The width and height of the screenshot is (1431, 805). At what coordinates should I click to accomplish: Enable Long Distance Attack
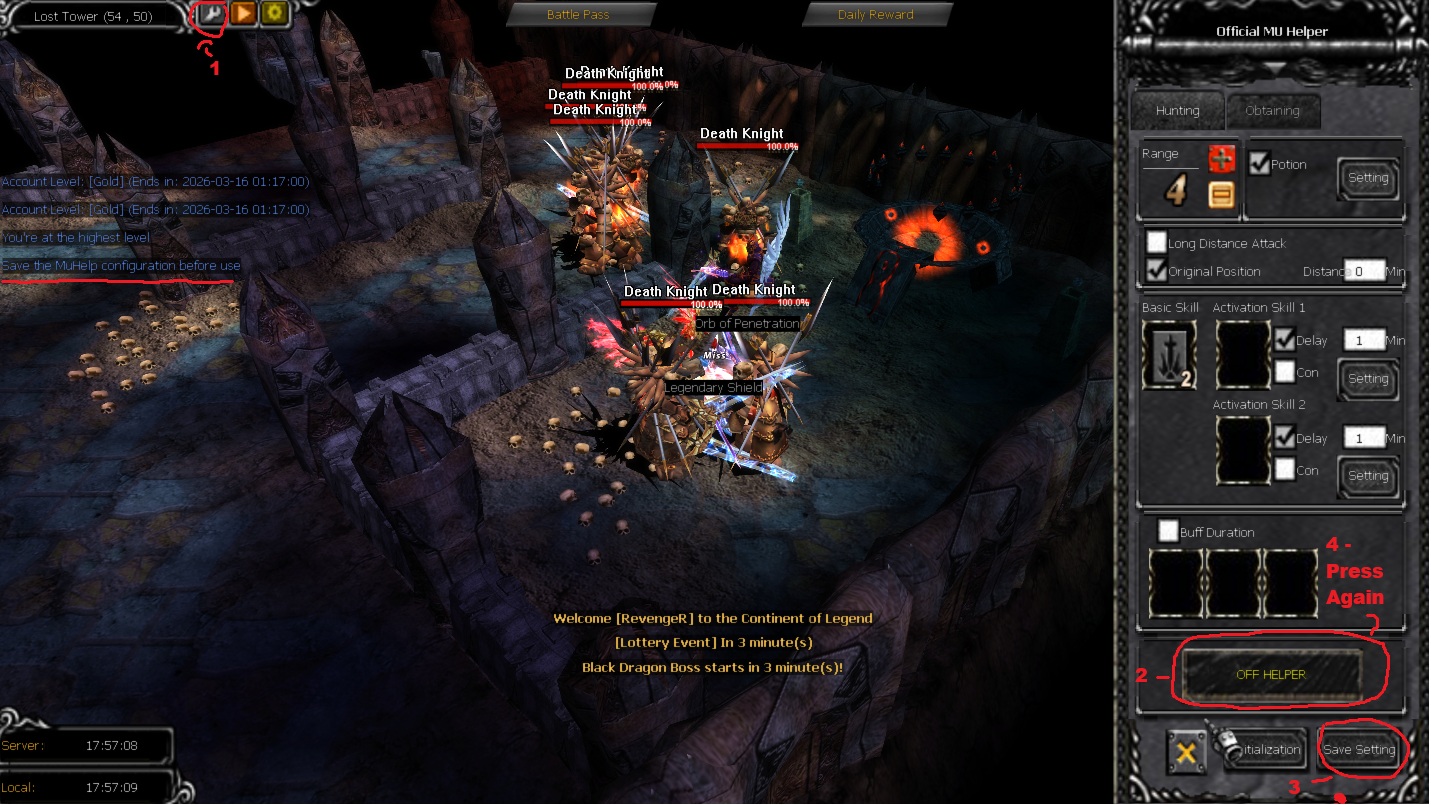click(x=1157, y=243)
